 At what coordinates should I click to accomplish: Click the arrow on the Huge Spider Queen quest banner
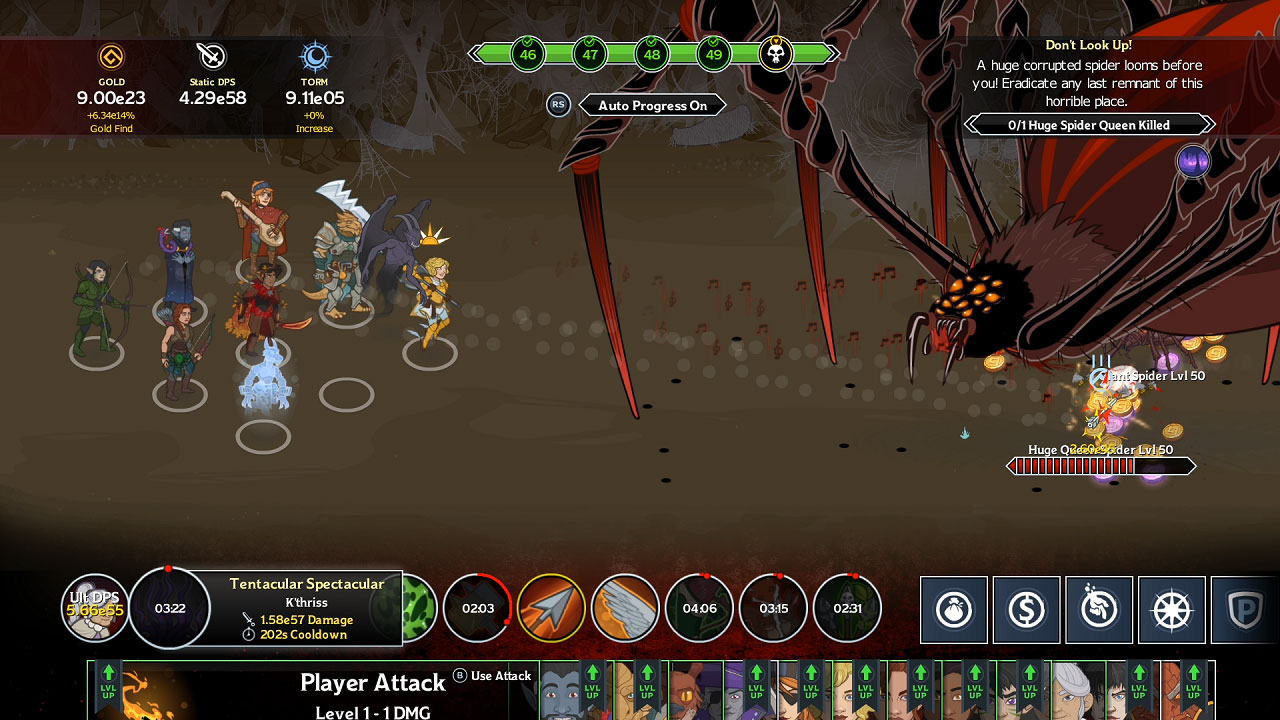[1208, 124]
